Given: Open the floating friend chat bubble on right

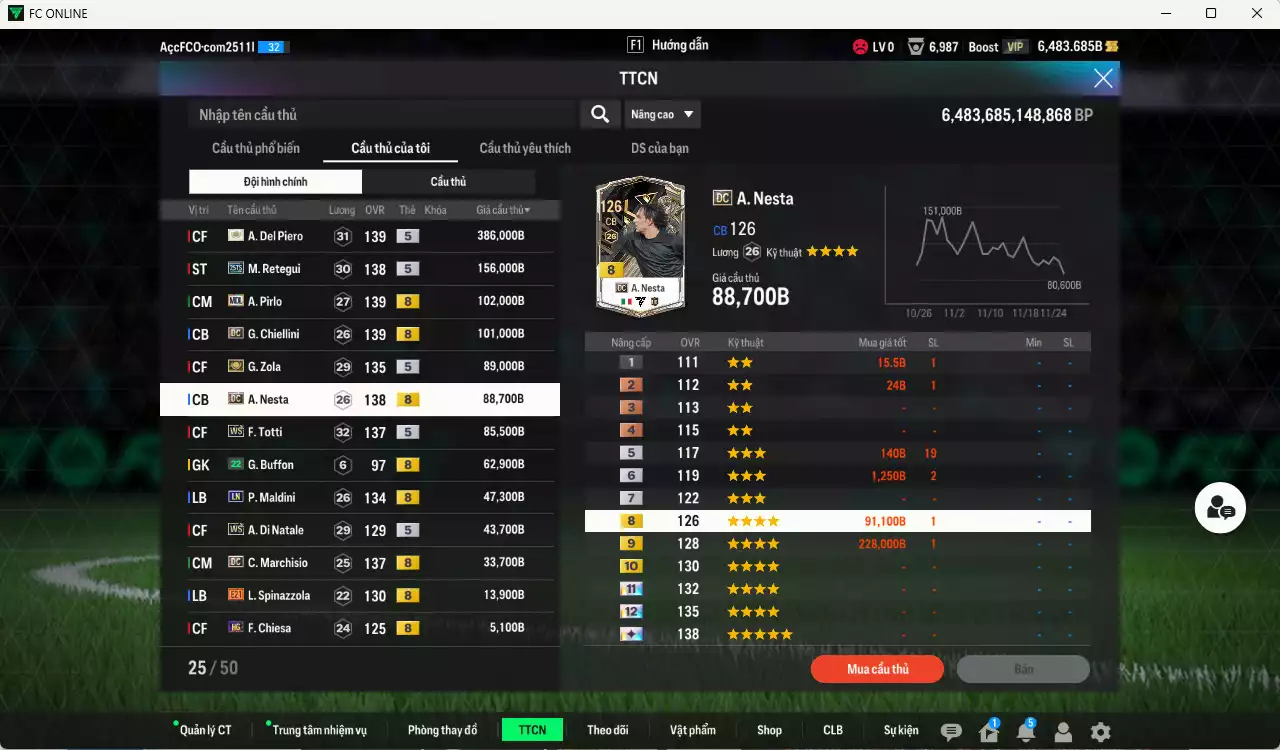Looking at the screenshot, I should coord(1220,508).
